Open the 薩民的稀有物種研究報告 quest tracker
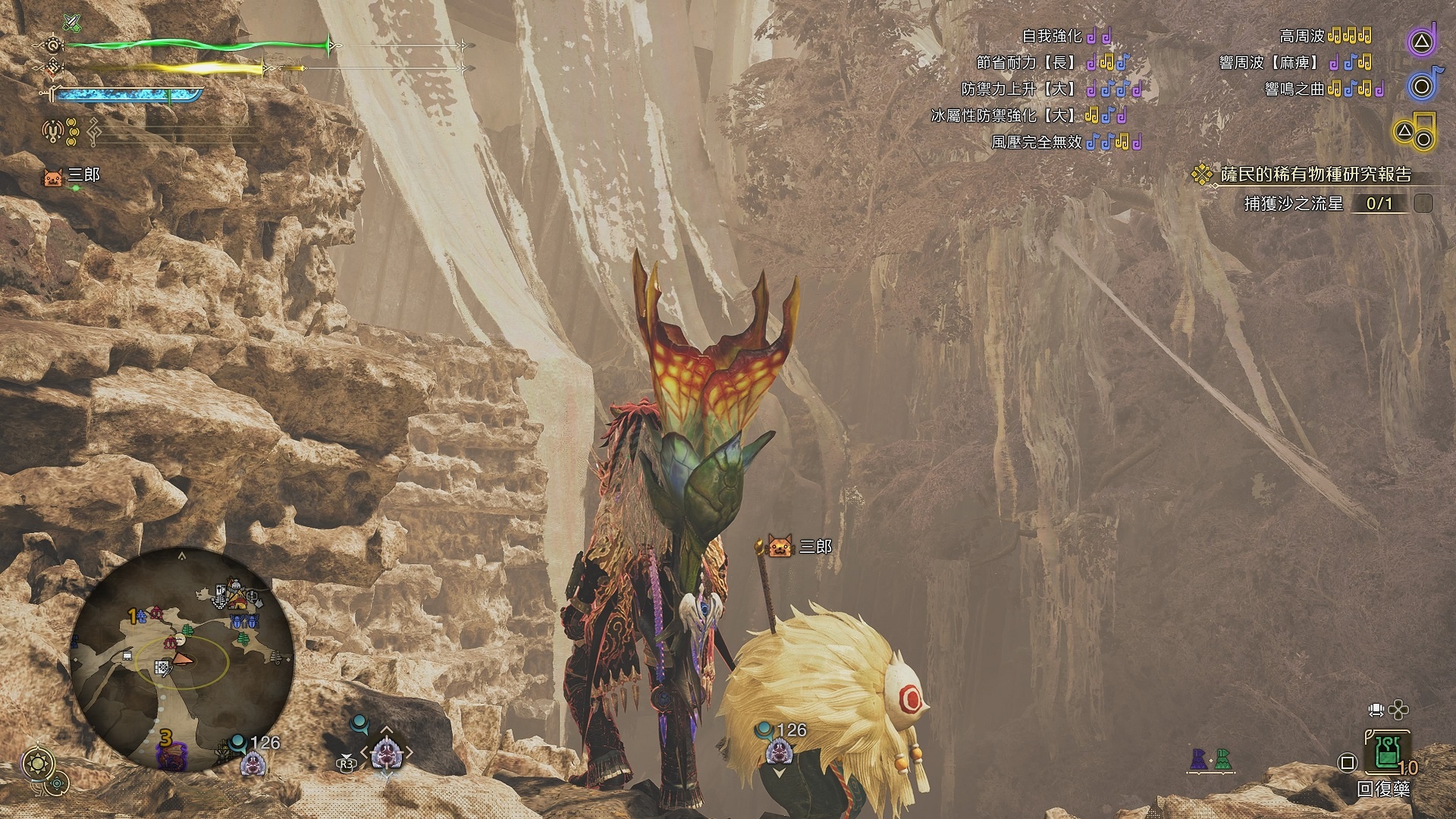 coord(1315,175)
